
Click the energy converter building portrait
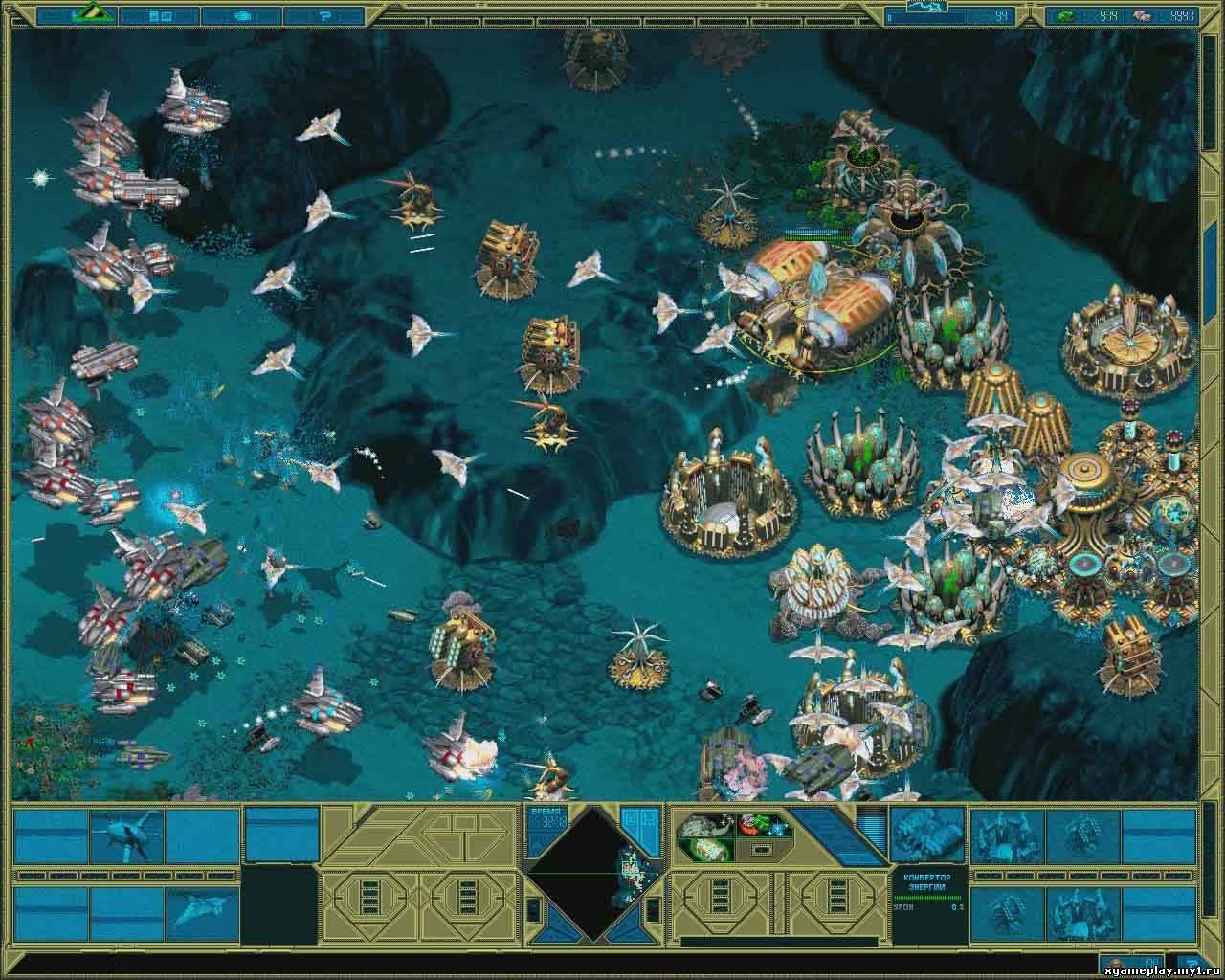[925, 834]
